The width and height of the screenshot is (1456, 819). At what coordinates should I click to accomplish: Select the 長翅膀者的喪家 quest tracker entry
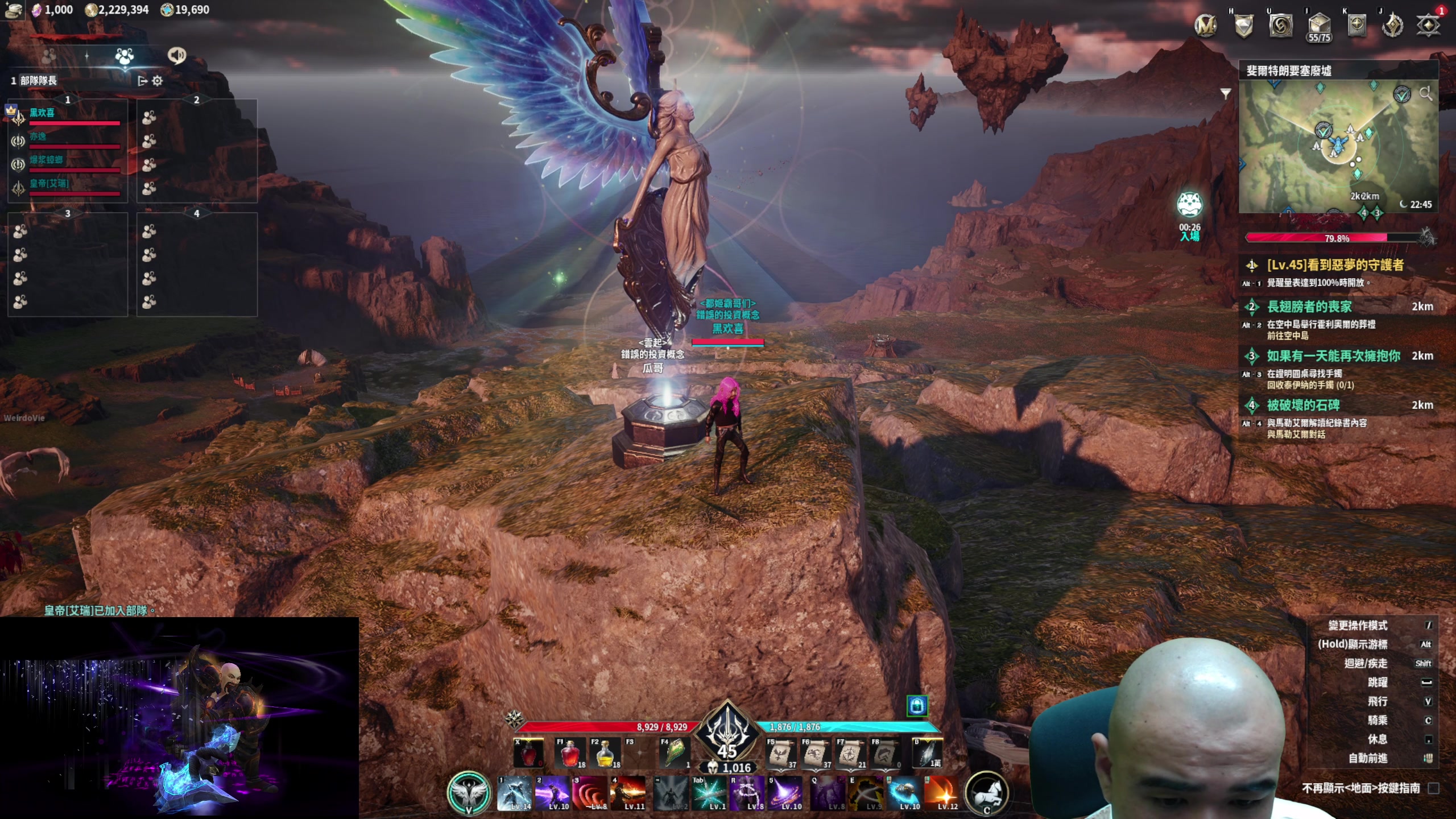point(1309,307)
